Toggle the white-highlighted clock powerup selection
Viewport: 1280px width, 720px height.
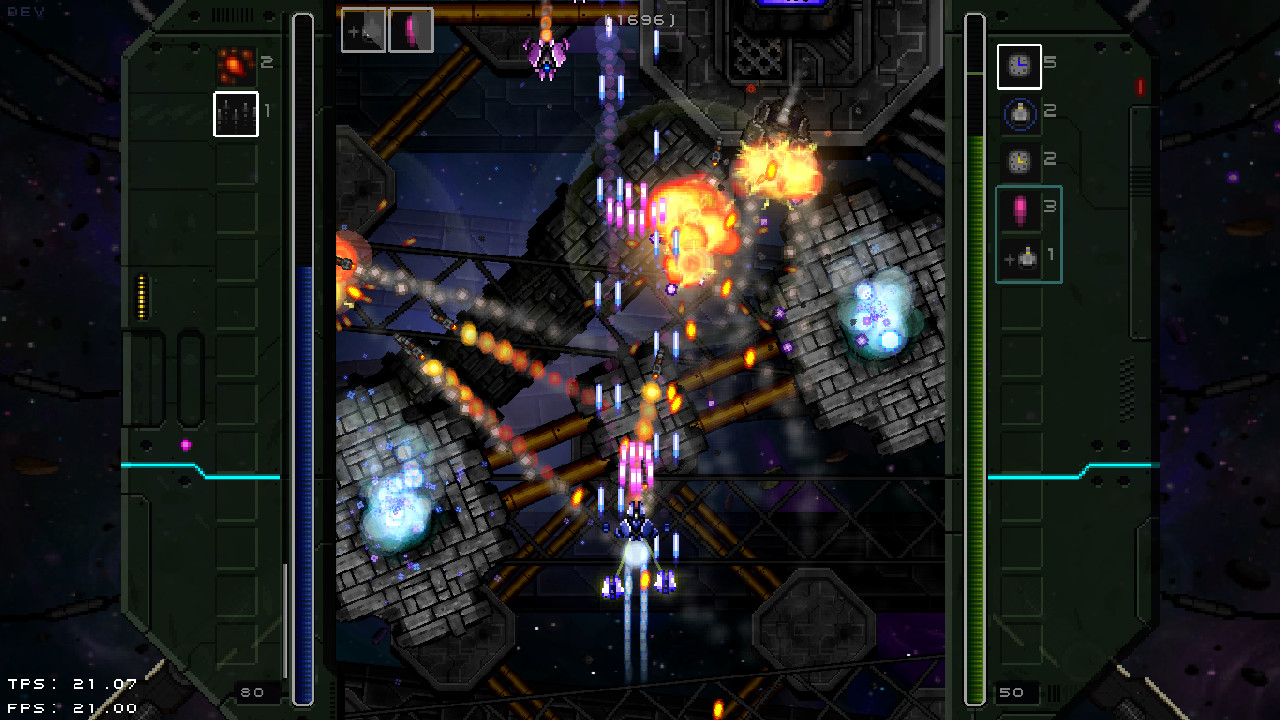coord(1019,66)
